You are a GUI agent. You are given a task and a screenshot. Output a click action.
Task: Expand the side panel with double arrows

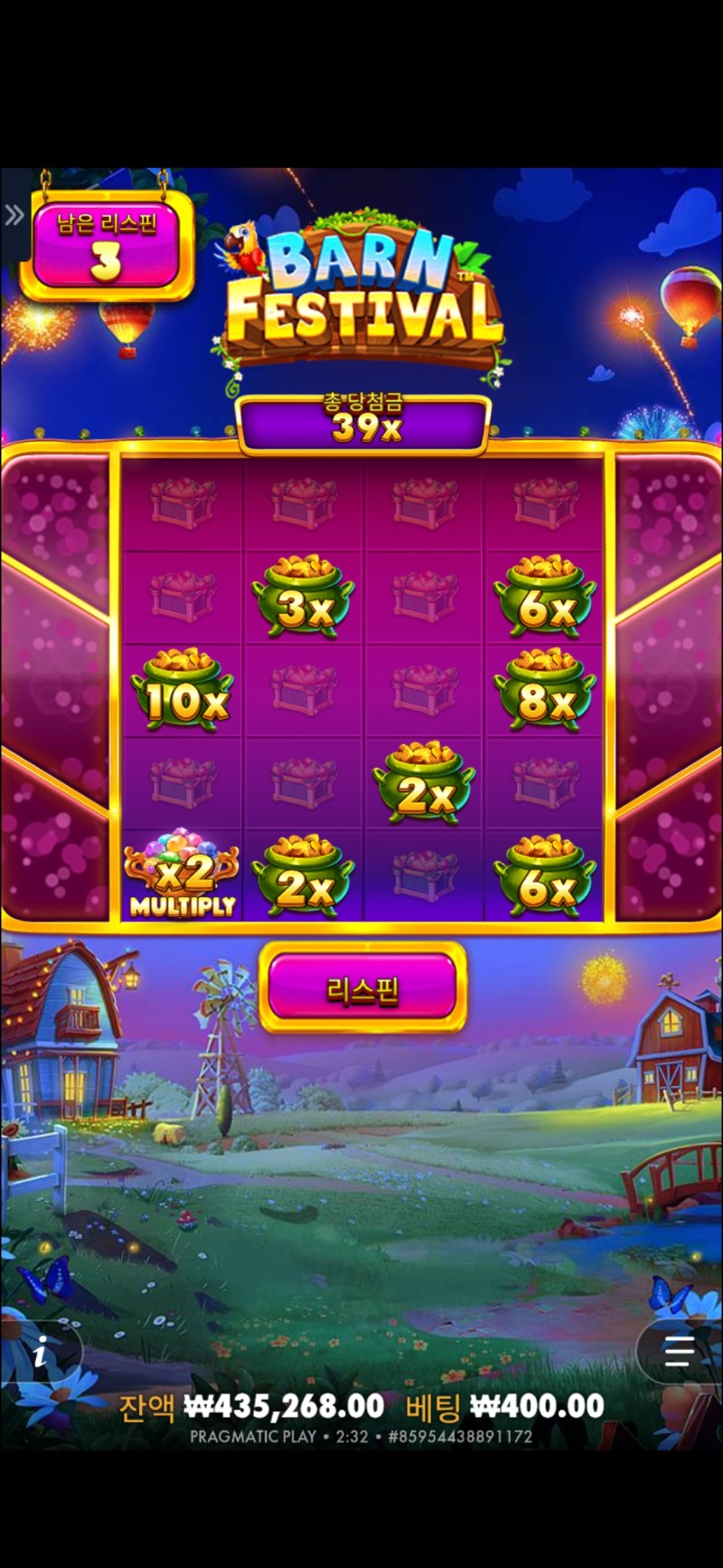(14, 215)
